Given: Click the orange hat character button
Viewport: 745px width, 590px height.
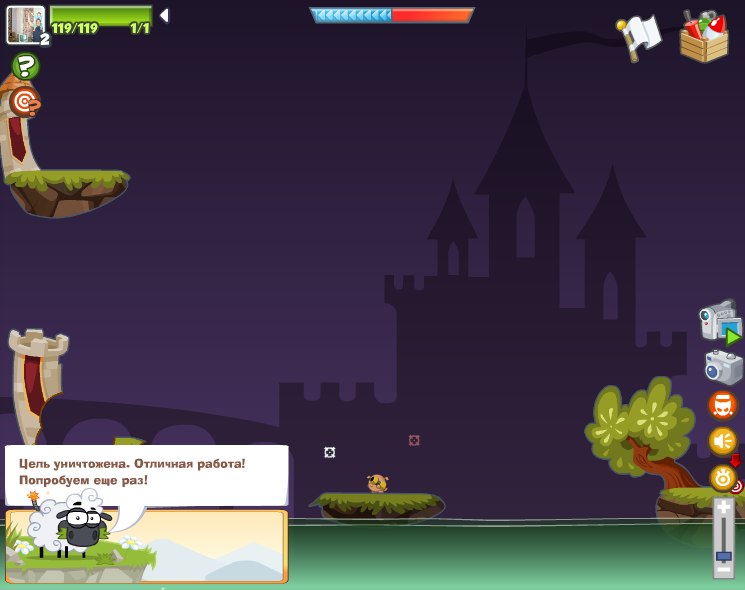Looking at the screenshot, I should [722, 405].
